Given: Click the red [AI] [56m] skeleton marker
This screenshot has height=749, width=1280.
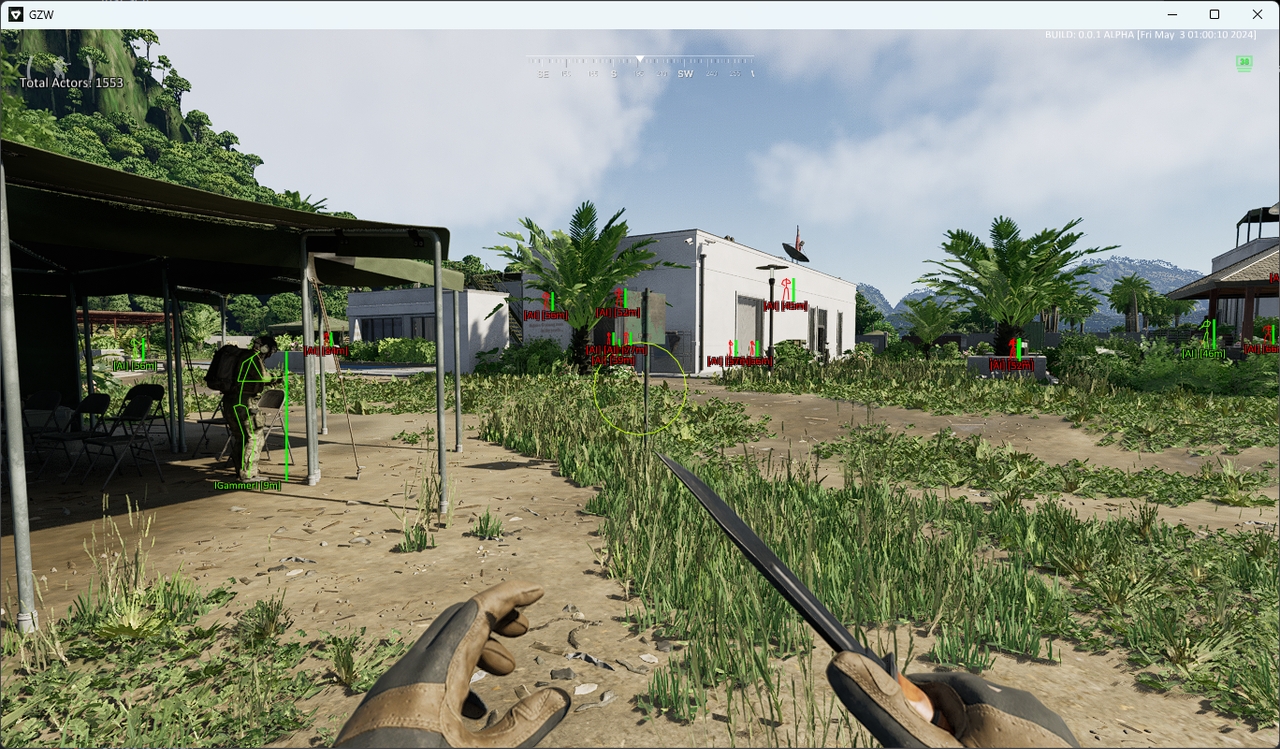Looking at the screenshot, I should (545, 315).
